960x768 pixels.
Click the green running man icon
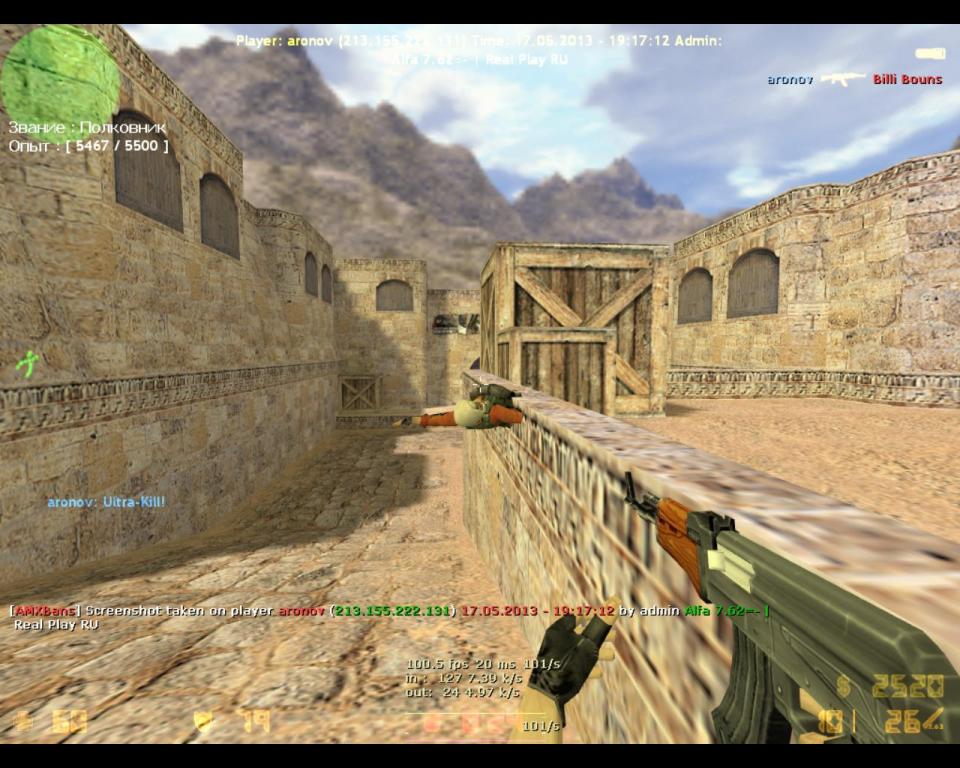tap(28, 363)
